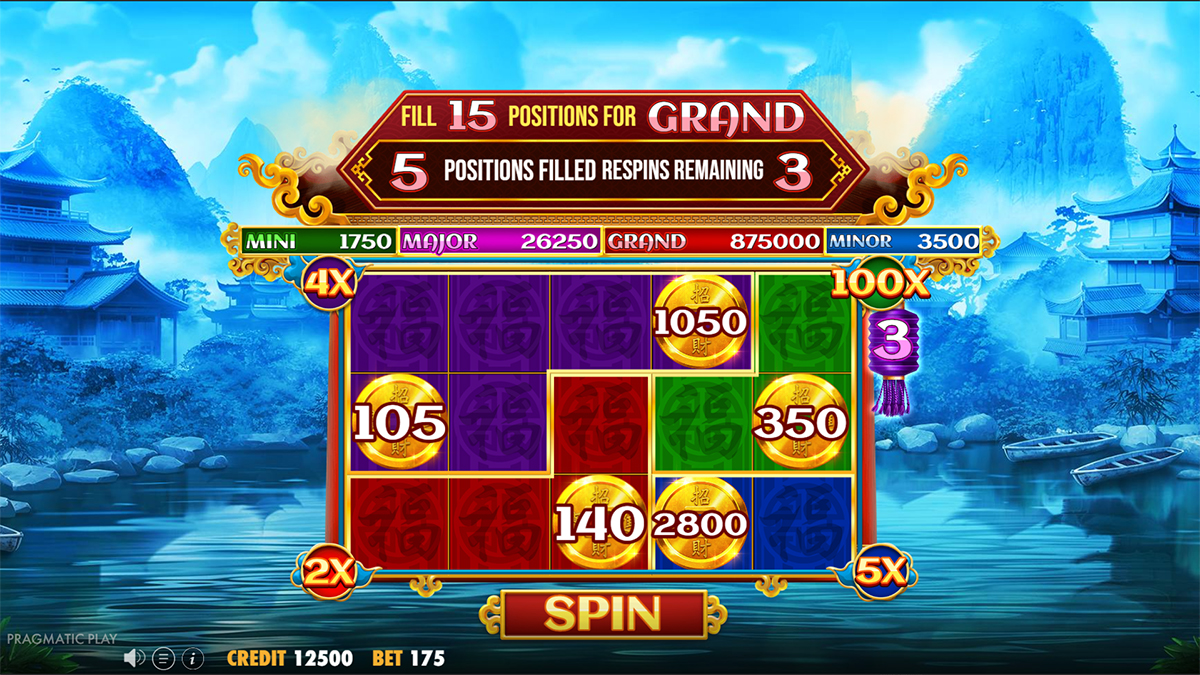Select the 105 gold coin tile

400,422
